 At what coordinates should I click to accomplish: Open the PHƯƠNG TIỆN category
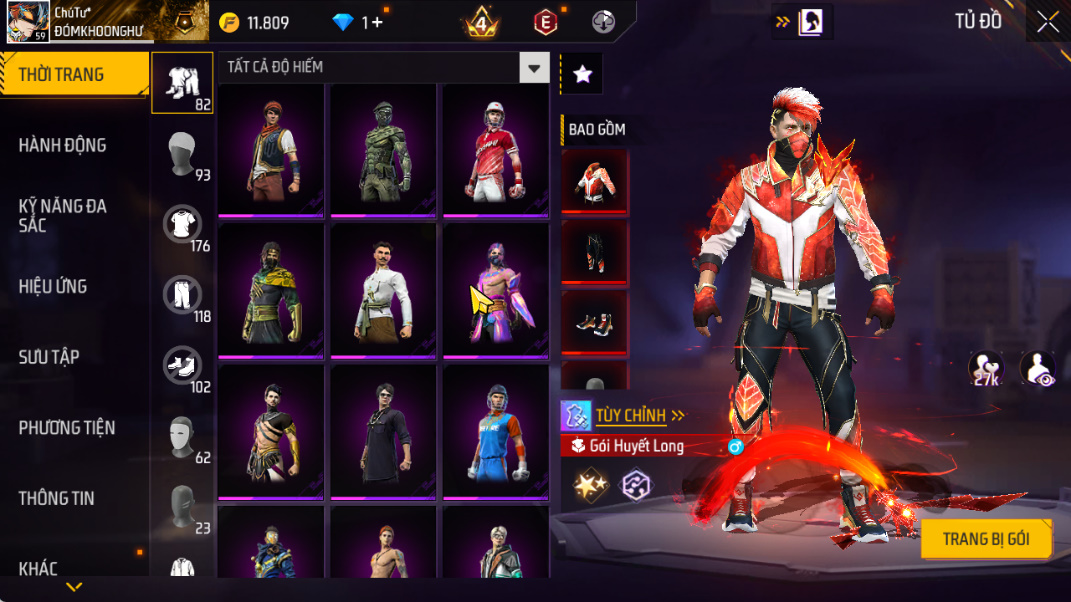point(67,428)
